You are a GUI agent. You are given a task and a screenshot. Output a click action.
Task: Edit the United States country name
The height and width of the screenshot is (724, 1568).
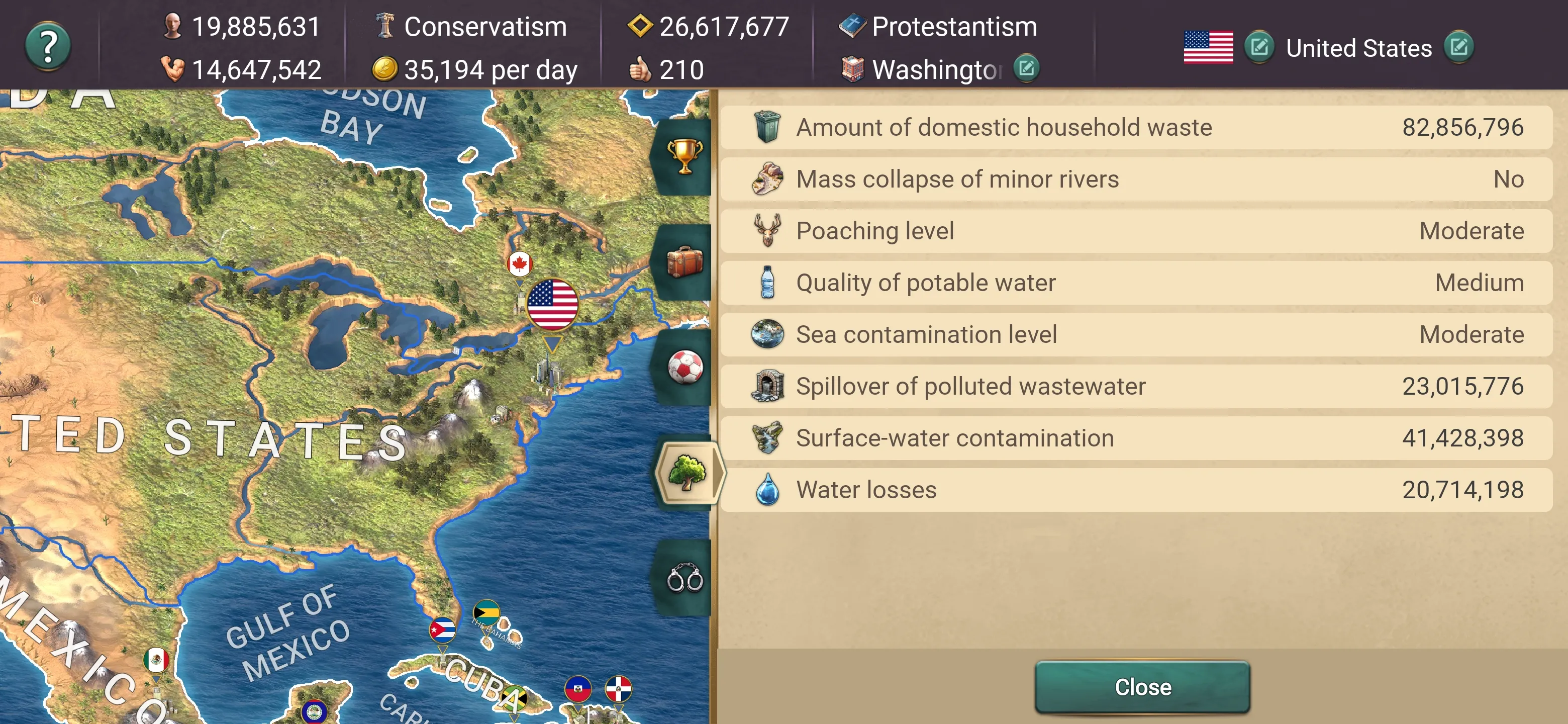coord(1458,47)
